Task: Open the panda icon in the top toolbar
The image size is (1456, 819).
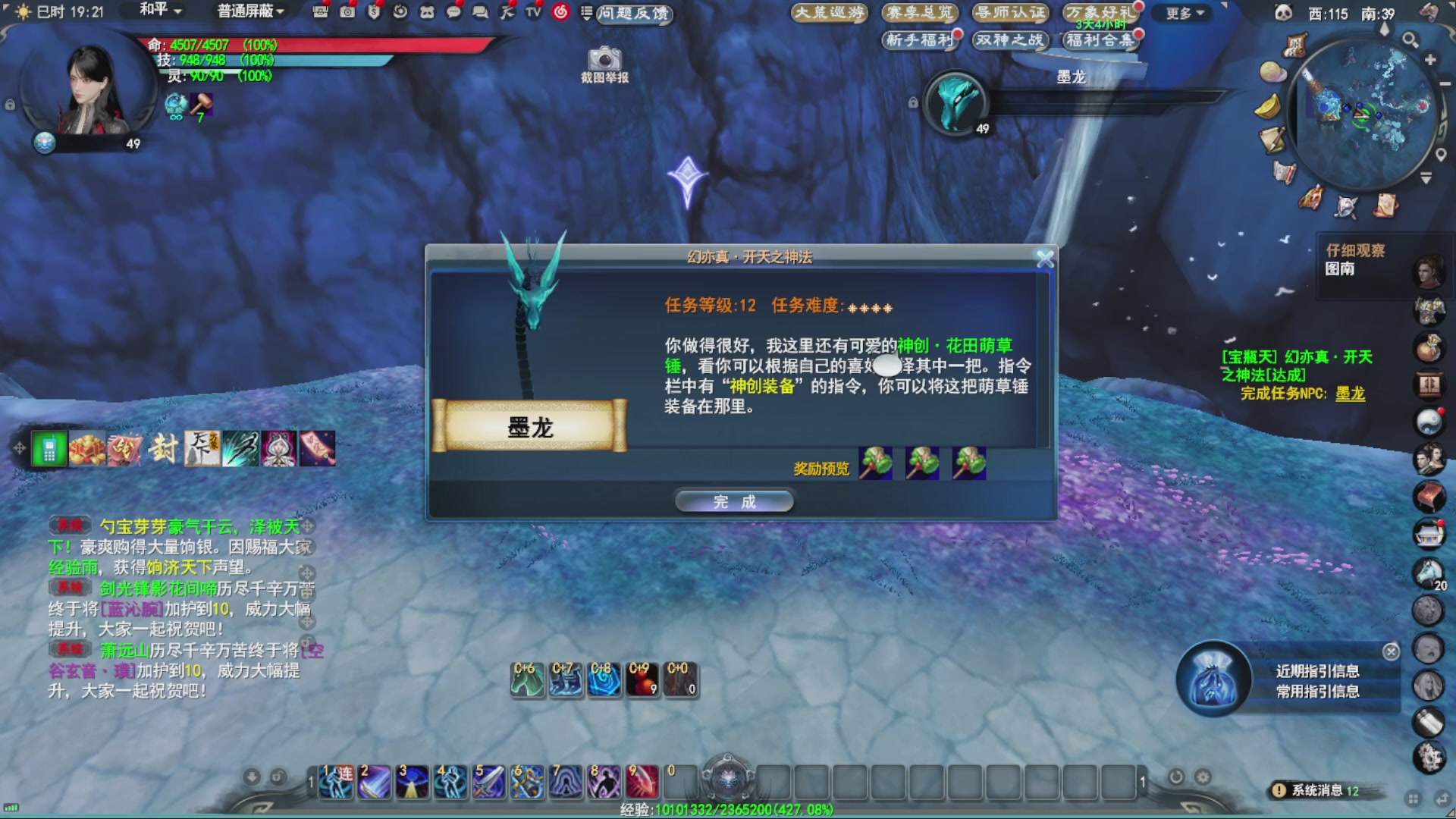Action: tap(428, 11)
